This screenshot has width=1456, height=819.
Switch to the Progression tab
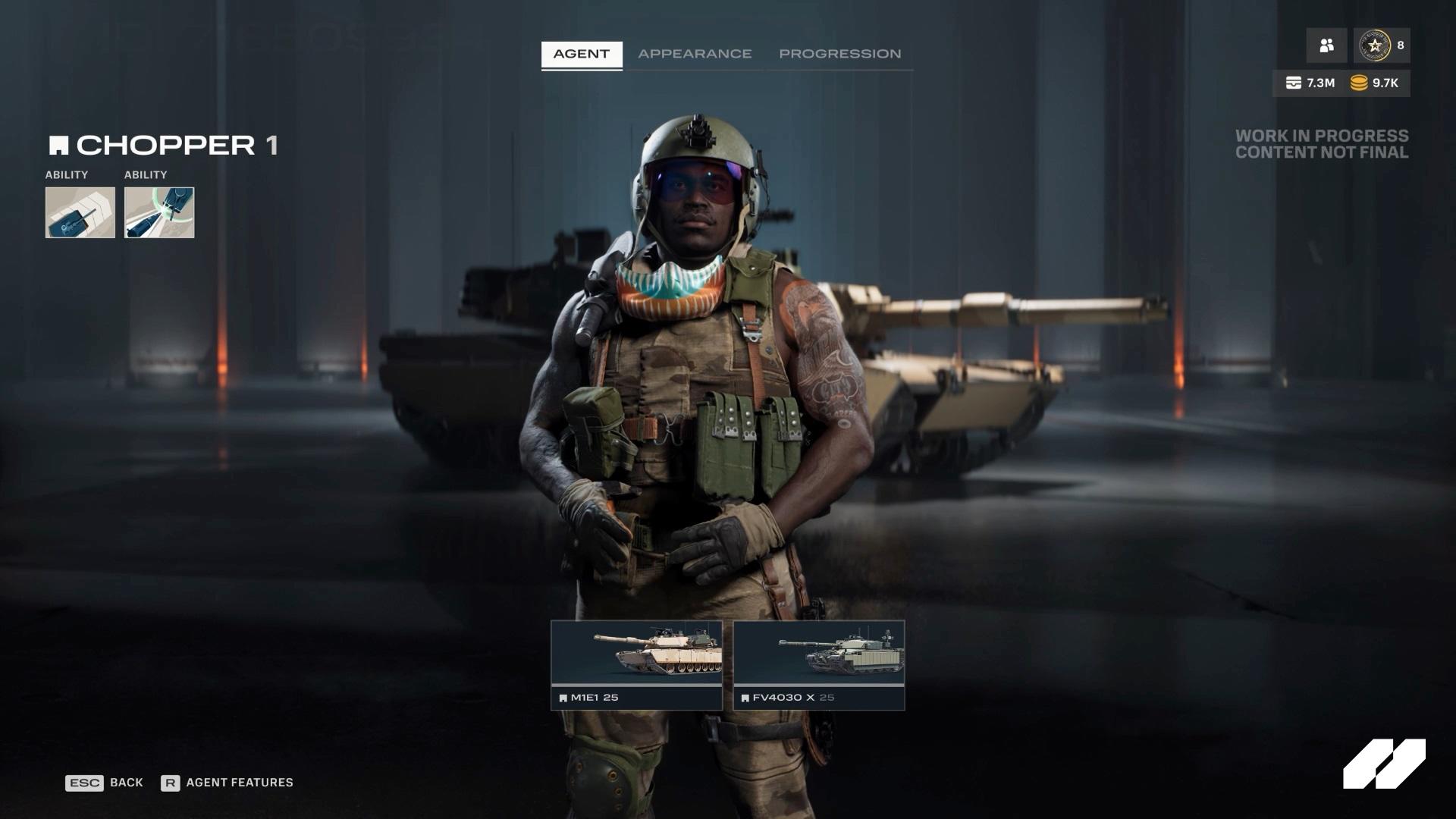[839, 54]
